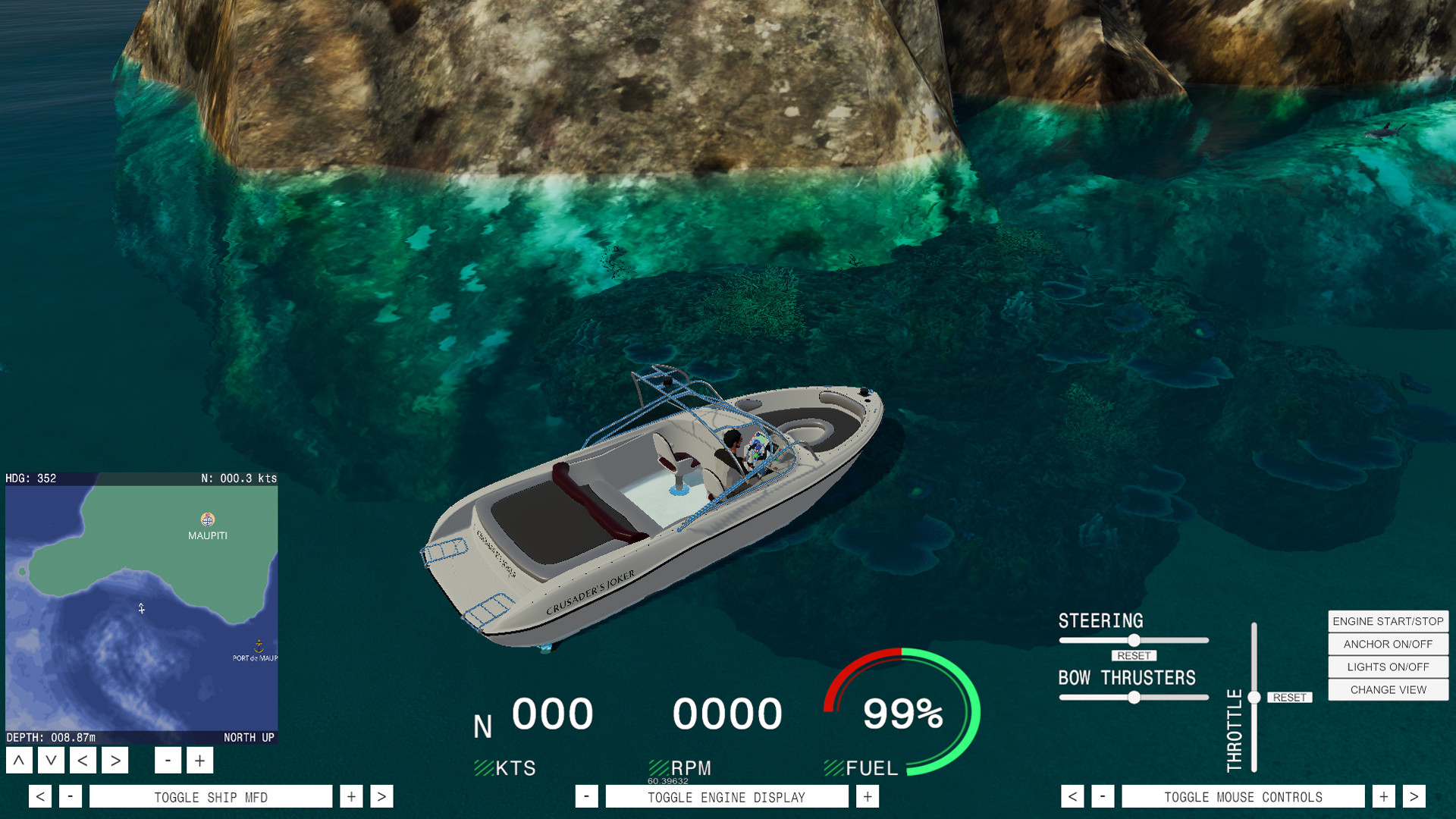Start or stop the engine
Viewport: 1456px width, 819px height.
pyautogui.click(x=1387, y=621)
